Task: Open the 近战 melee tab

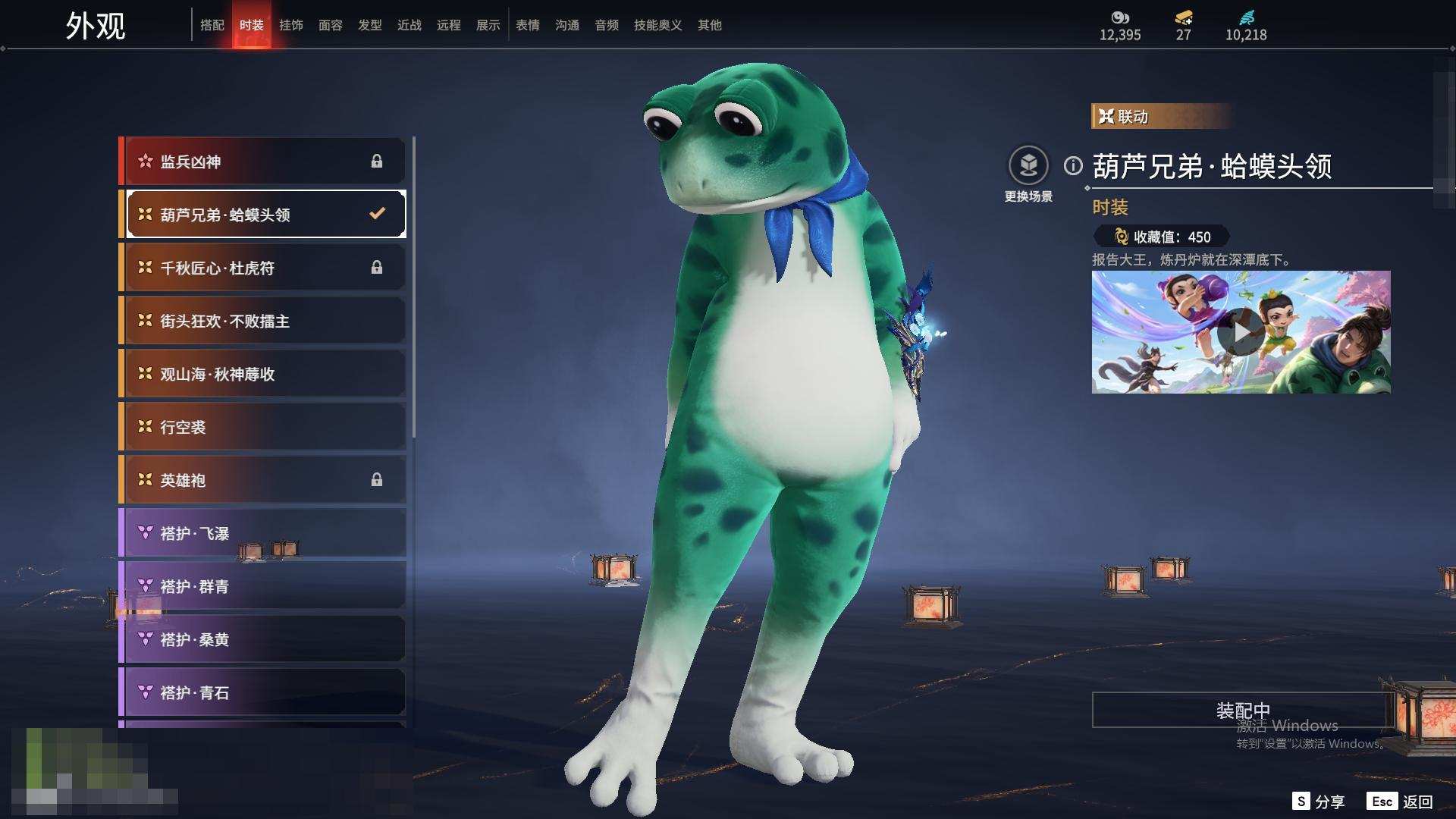Action: click(x=409, y=25)
